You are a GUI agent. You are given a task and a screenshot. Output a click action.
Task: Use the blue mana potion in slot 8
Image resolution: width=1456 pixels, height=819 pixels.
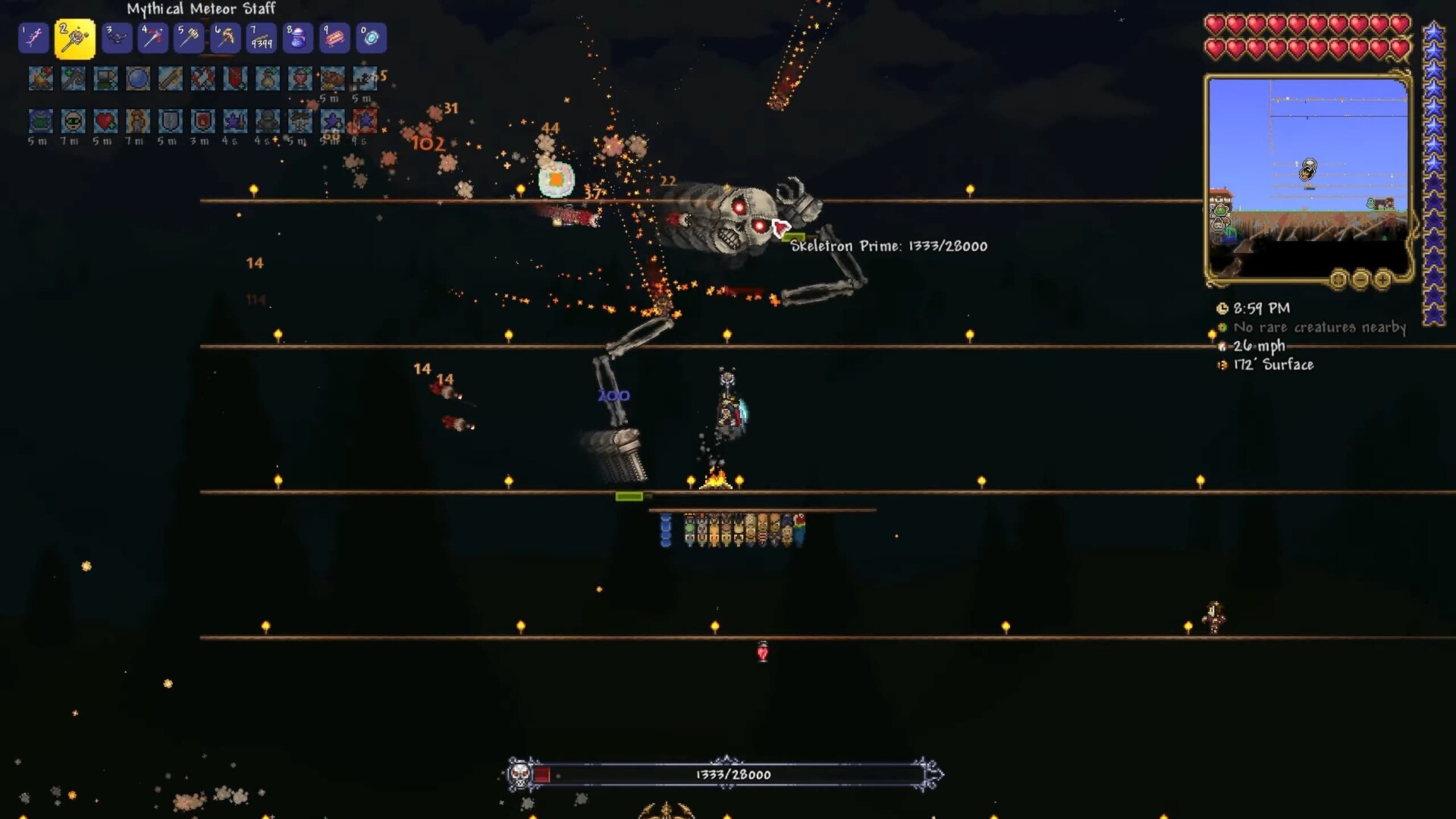(x=298, y=39)
